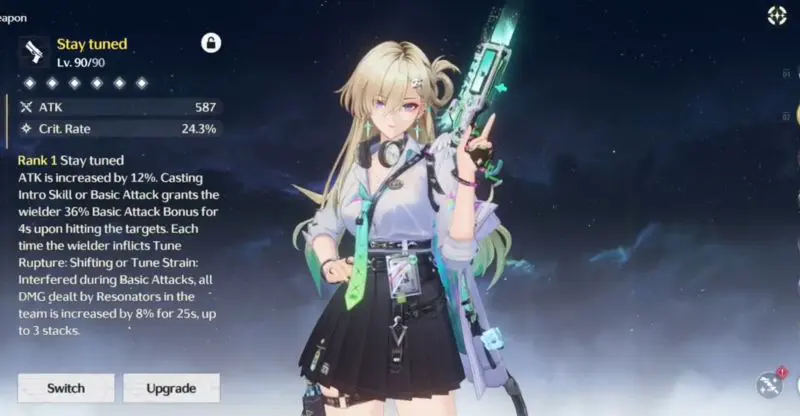Click the pistol weapon type icon
The width and height of the screenshot is (800, 416).
[34, 51]
